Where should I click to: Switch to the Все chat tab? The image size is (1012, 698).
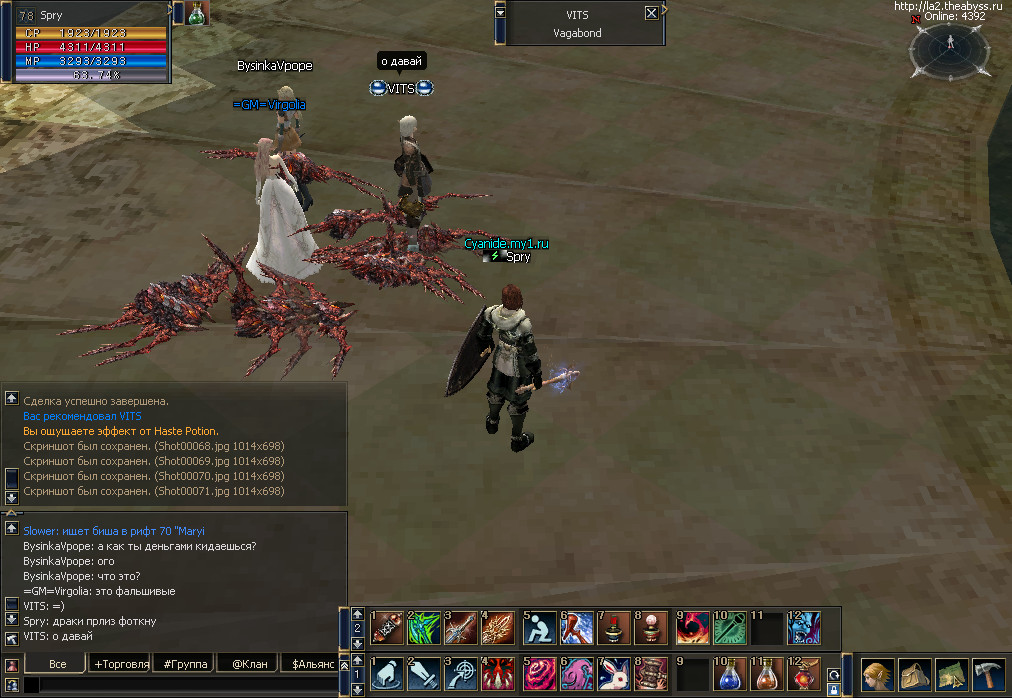(x=57, y=663)
